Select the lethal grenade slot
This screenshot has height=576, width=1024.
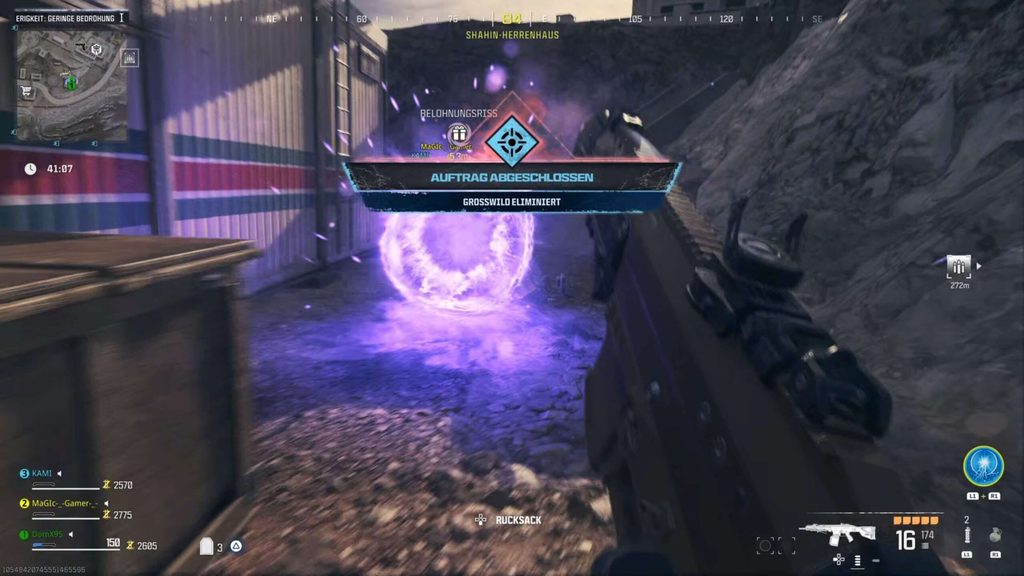tap(995, 535)
